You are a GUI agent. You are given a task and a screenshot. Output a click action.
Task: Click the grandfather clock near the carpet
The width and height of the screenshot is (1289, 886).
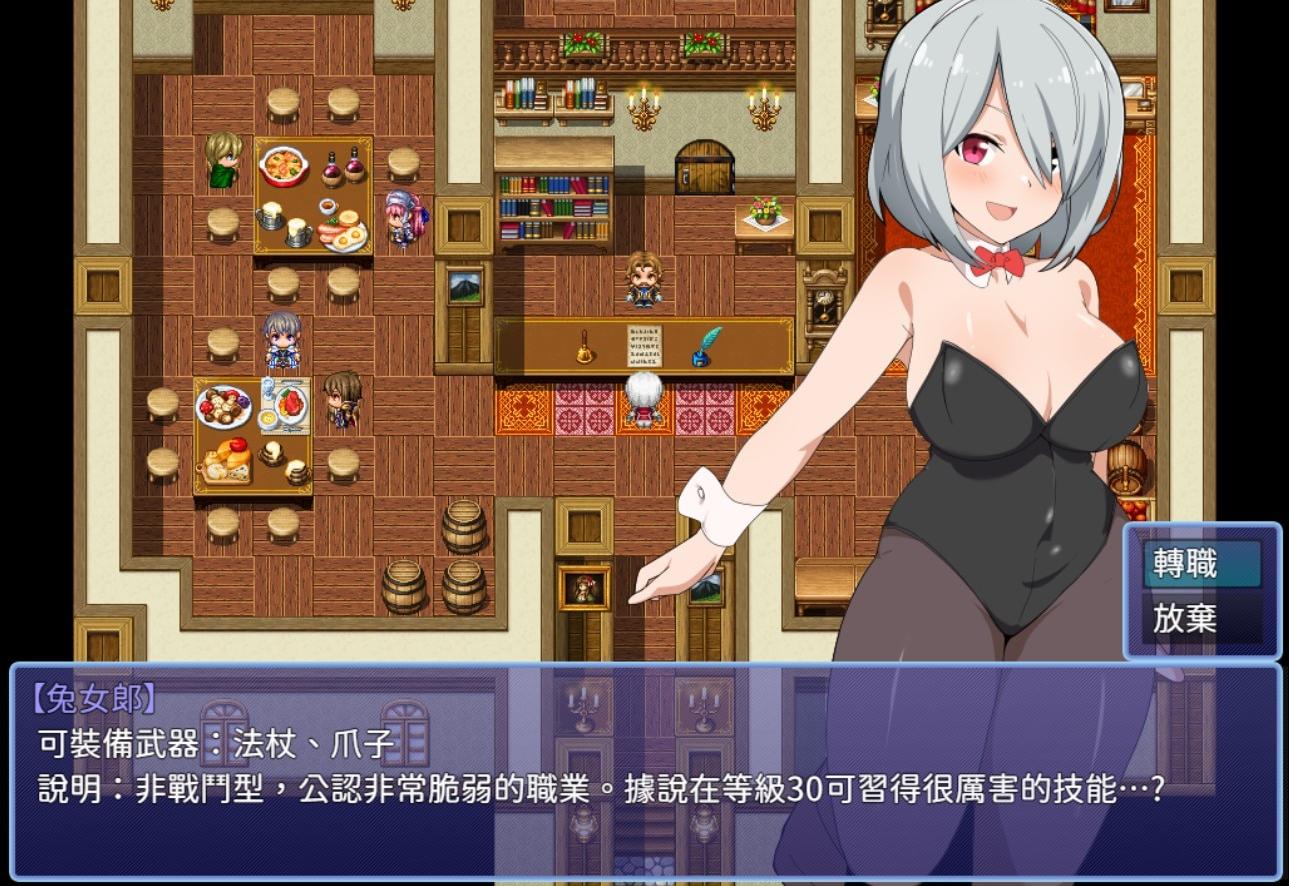coord(822,300)
